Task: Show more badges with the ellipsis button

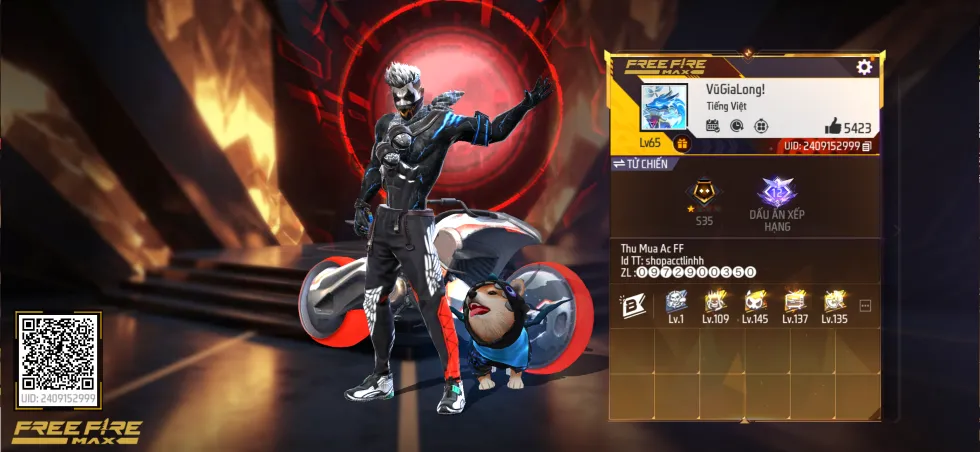Action: coord(866,305)
